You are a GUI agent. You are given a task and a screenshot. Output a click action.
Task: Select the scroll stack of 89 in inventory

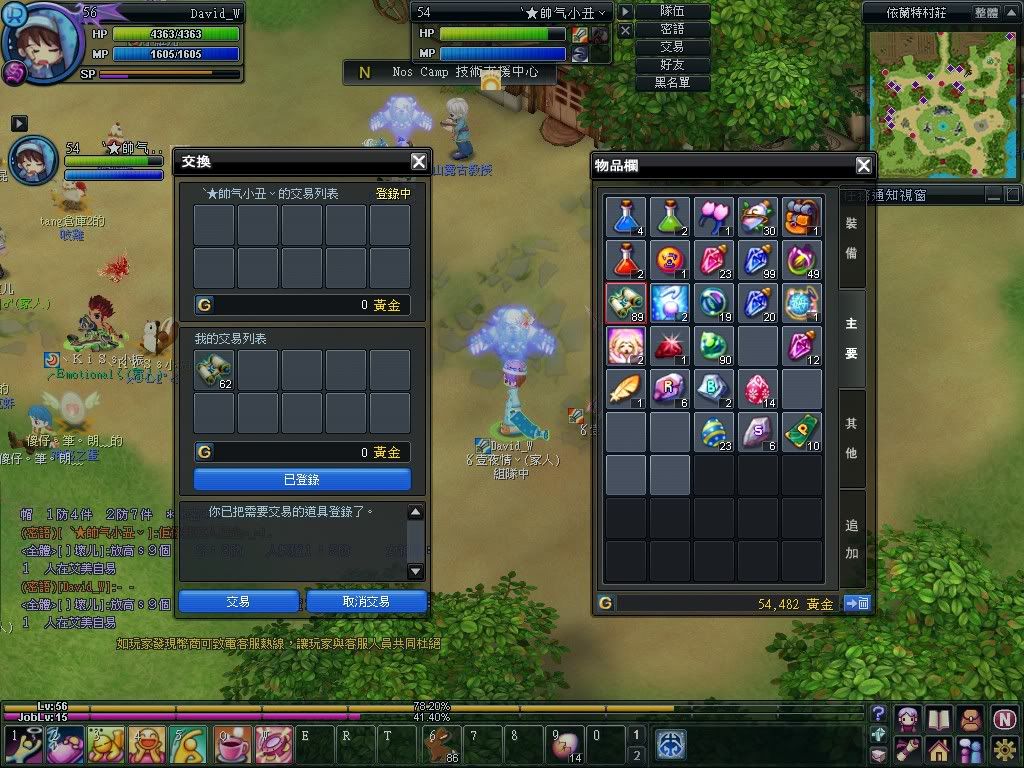626,302
